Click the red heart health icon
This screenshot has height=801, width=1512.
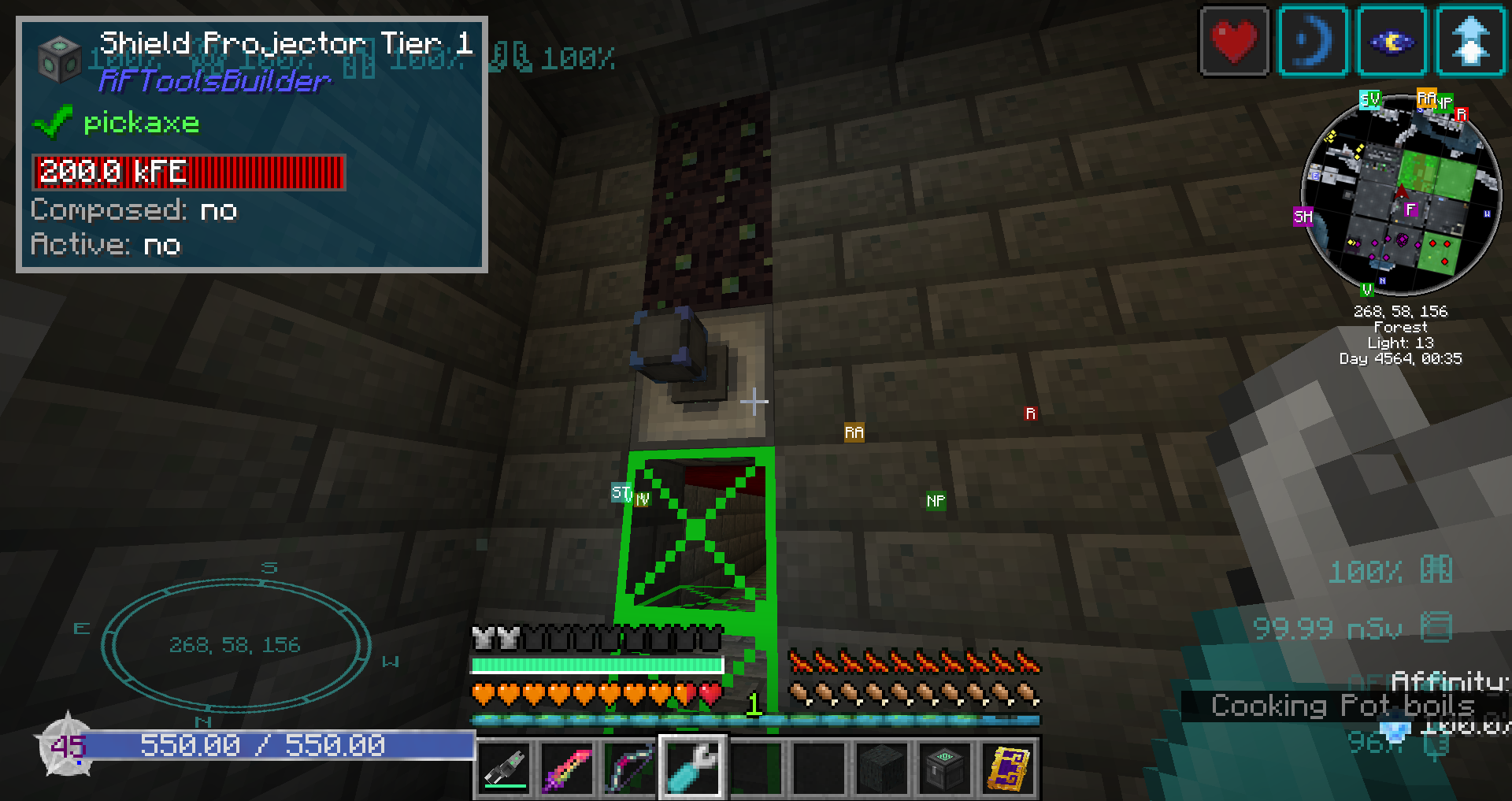click(x=1234, y=42)
